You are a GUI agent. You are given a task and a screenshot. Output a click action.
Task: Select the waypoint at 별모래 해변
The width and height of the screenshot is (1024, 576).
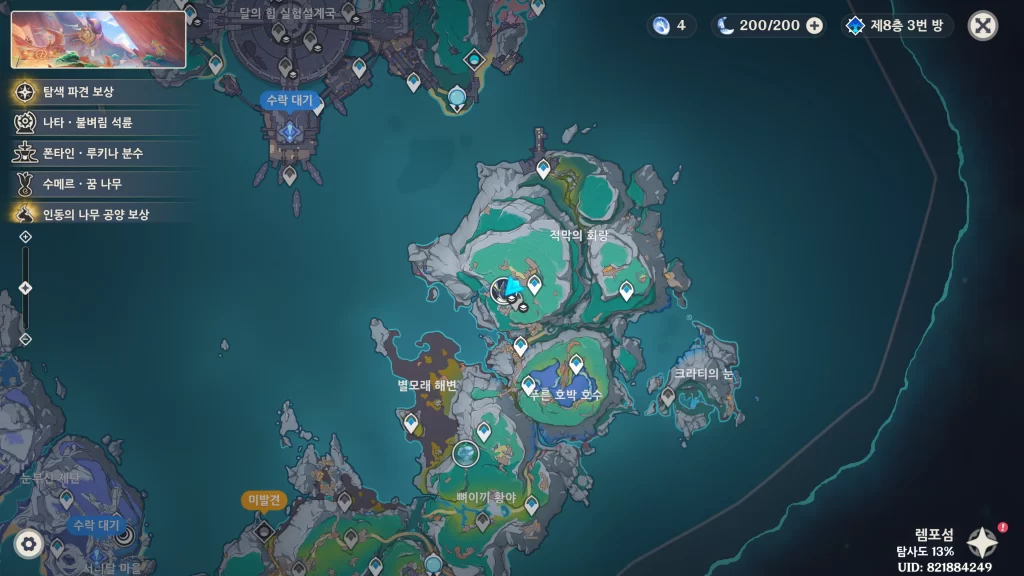click(x=411, y=423)
